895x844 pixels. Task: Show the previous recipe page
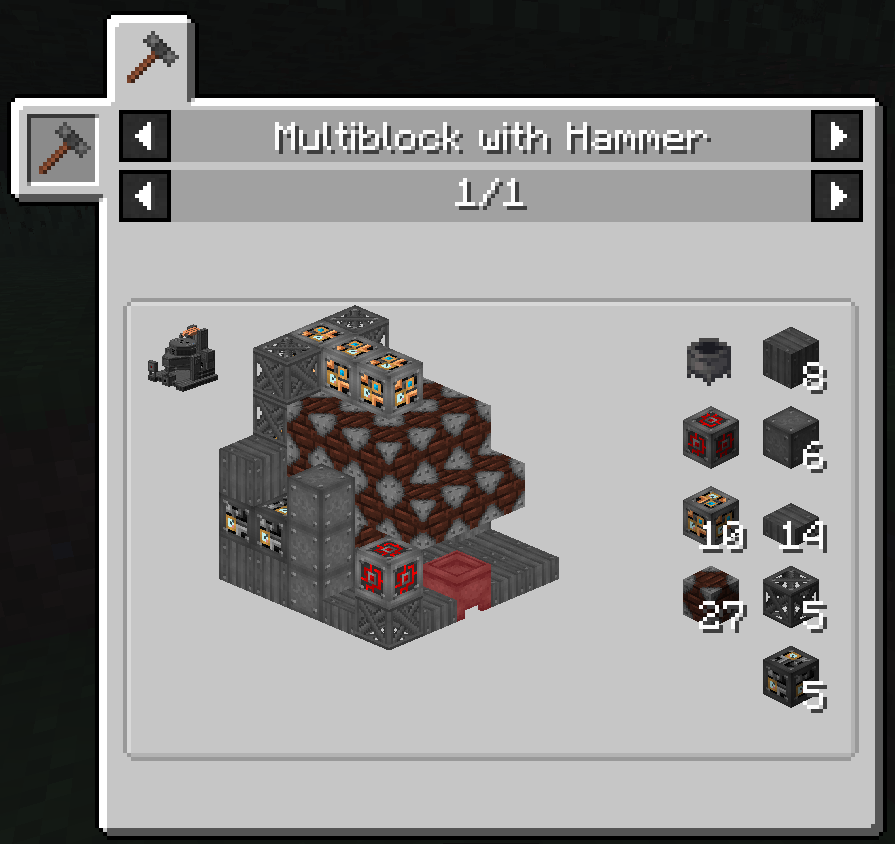(145, 195)
